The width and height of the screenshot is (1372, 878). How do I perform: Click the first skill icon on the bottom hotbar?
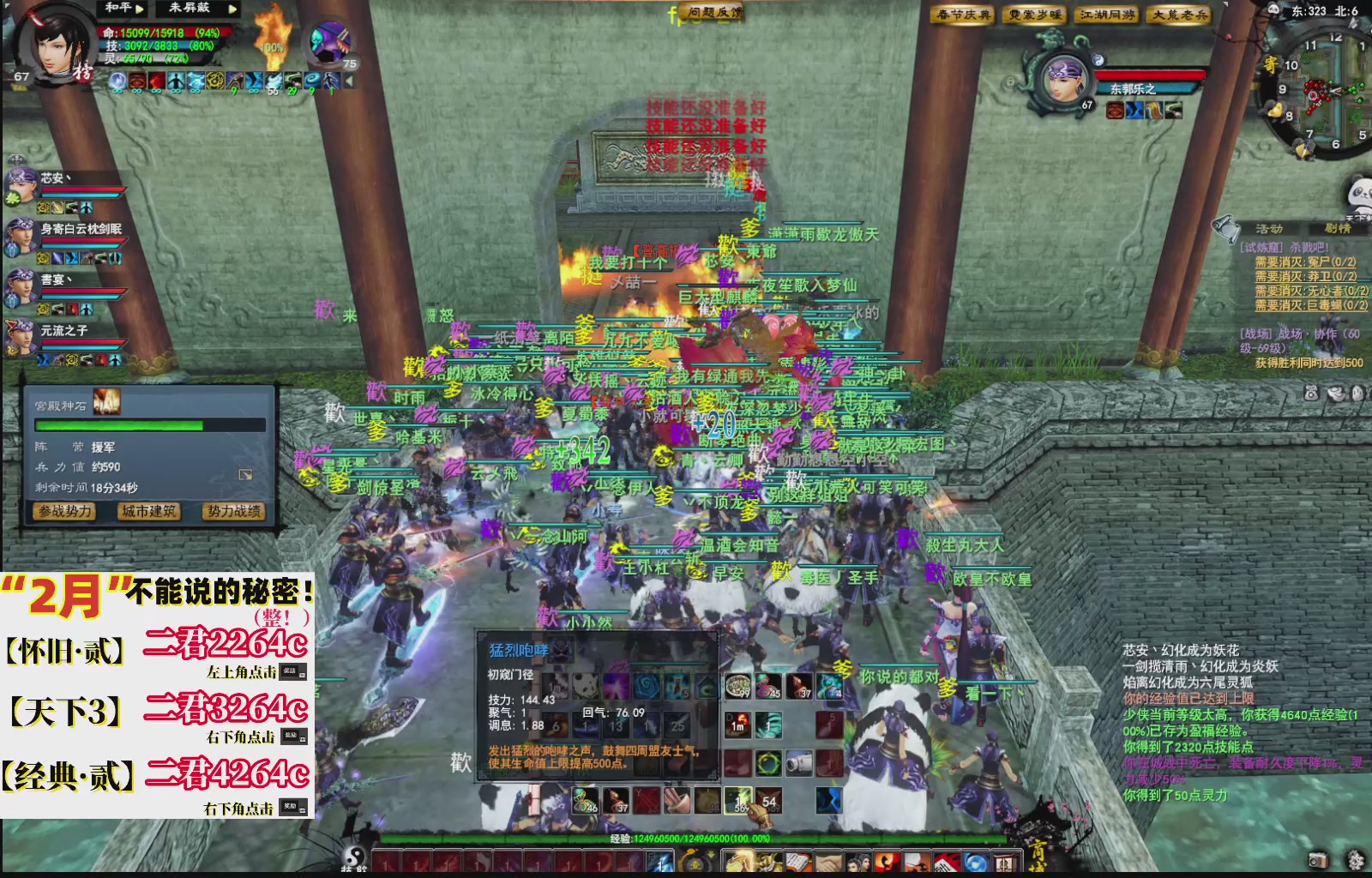pos(385,861)
